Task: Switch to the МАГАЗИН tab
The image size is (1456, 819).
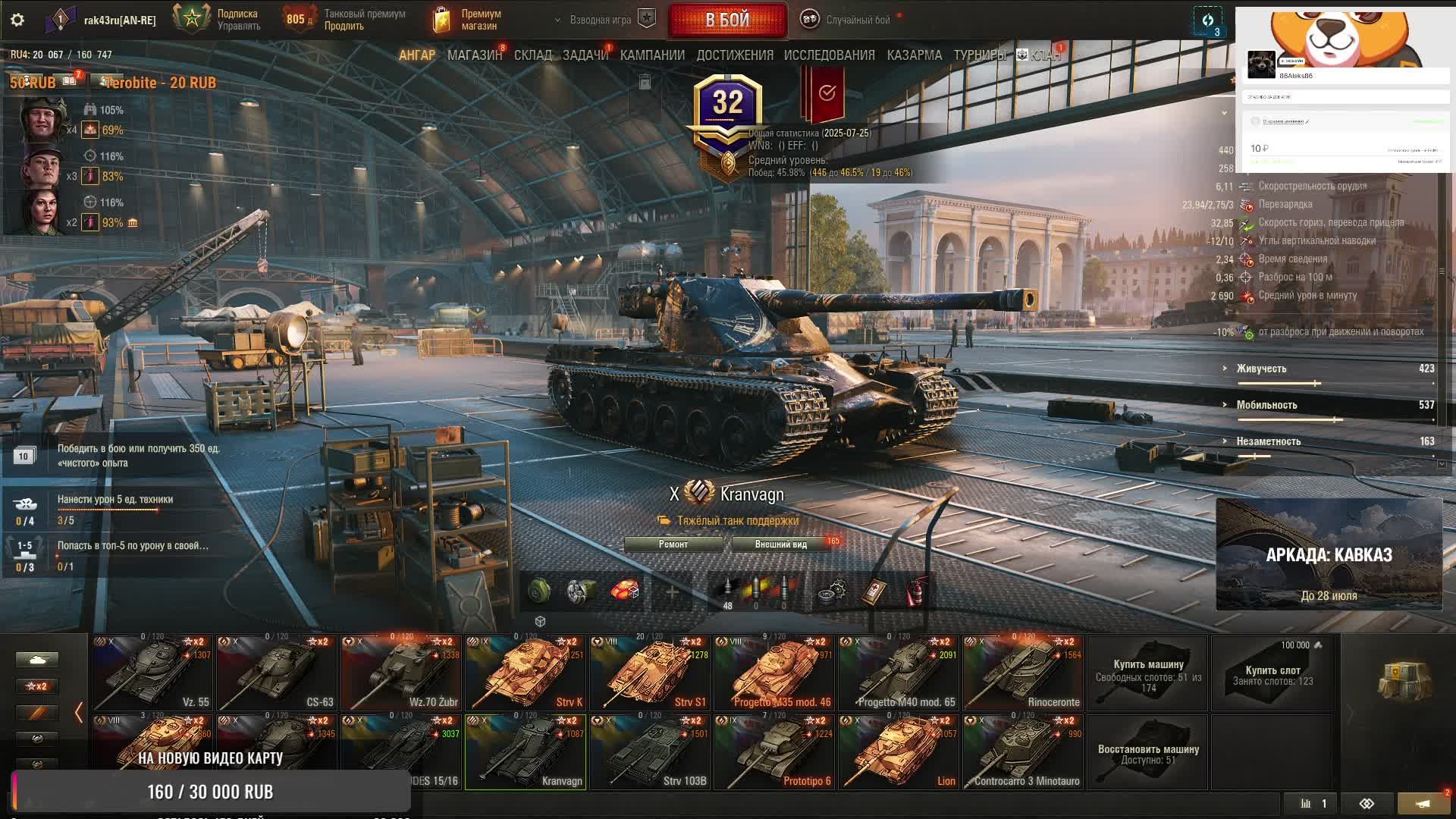Action: 474,55
